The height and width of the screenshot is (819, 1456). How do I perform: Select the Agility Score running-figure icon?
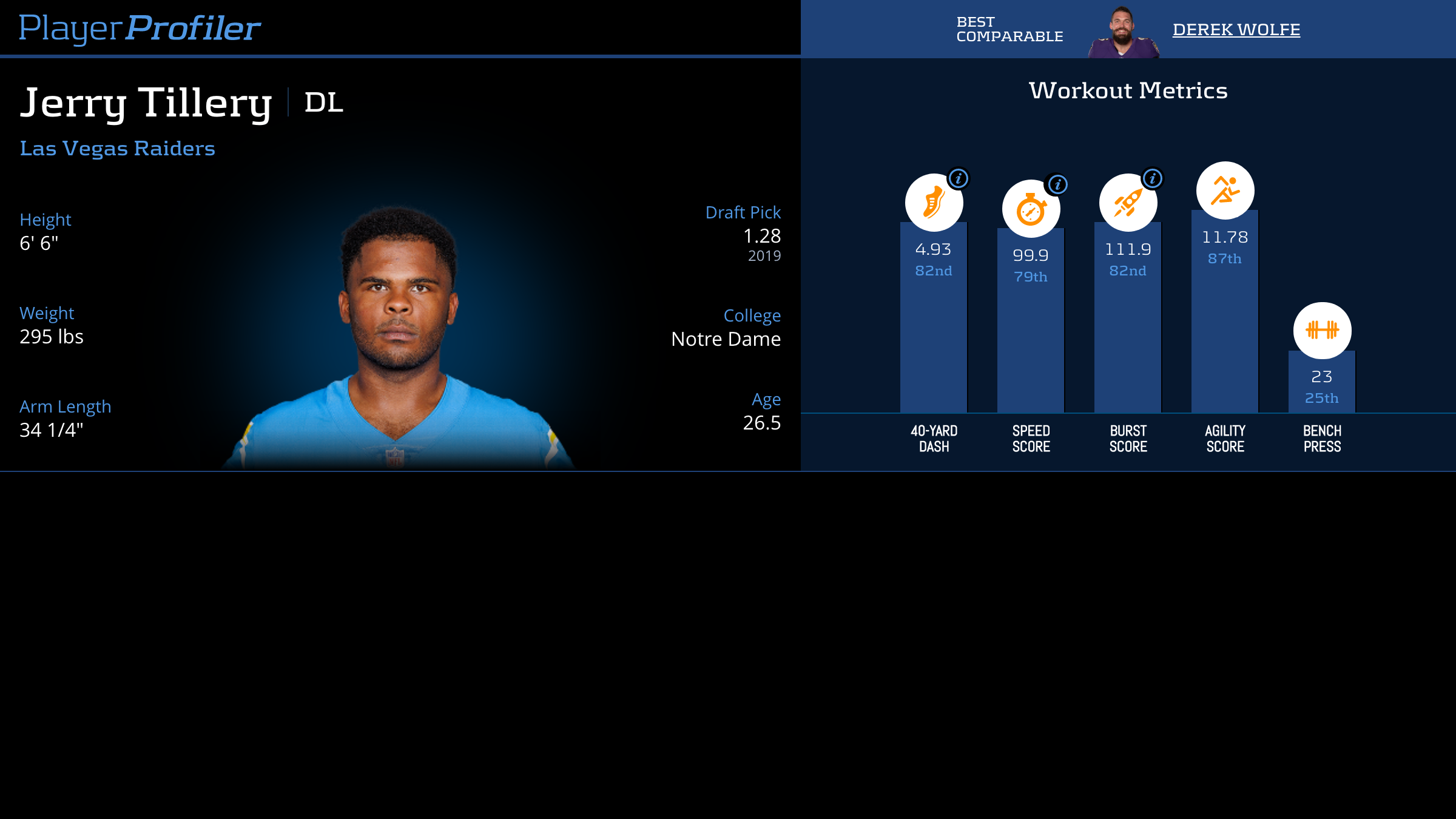(x=1225, y=190)
